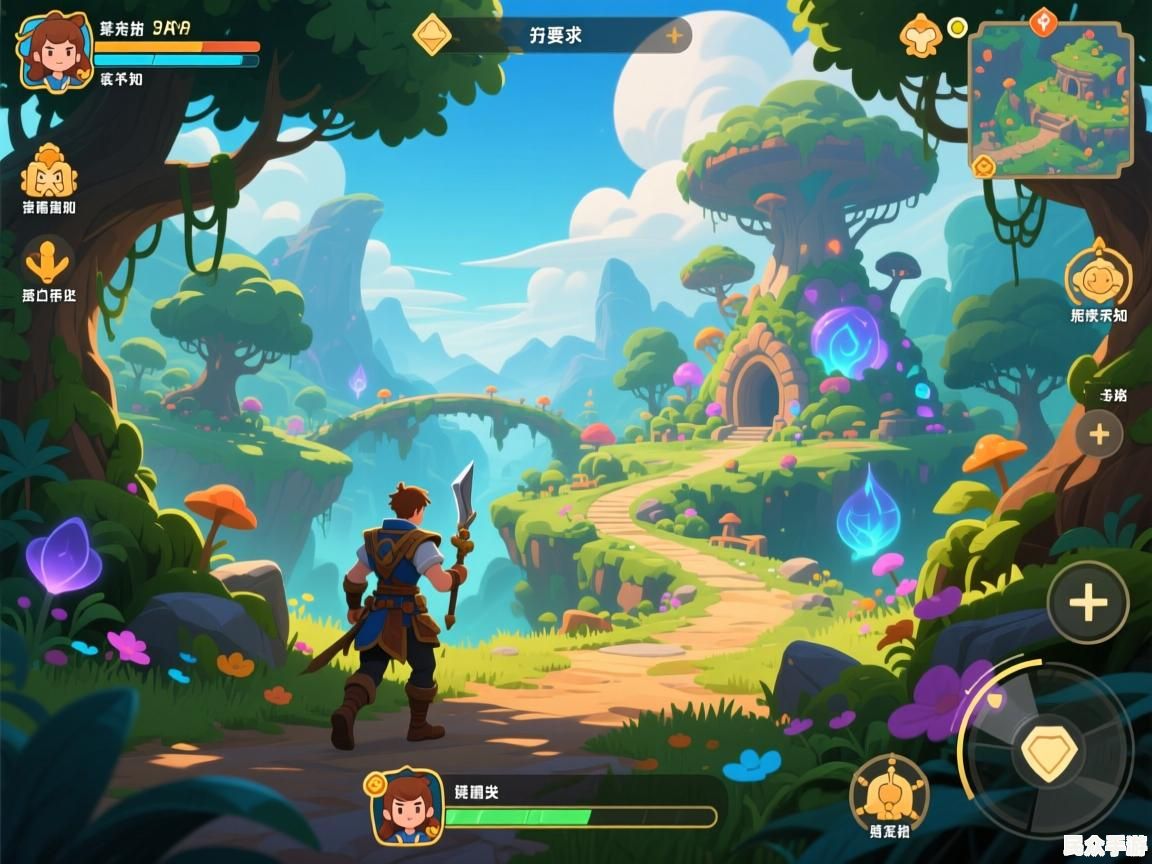The height and width of the screenshot is (864, 1152).
Task: Open the minimap
Action: 1051,100
